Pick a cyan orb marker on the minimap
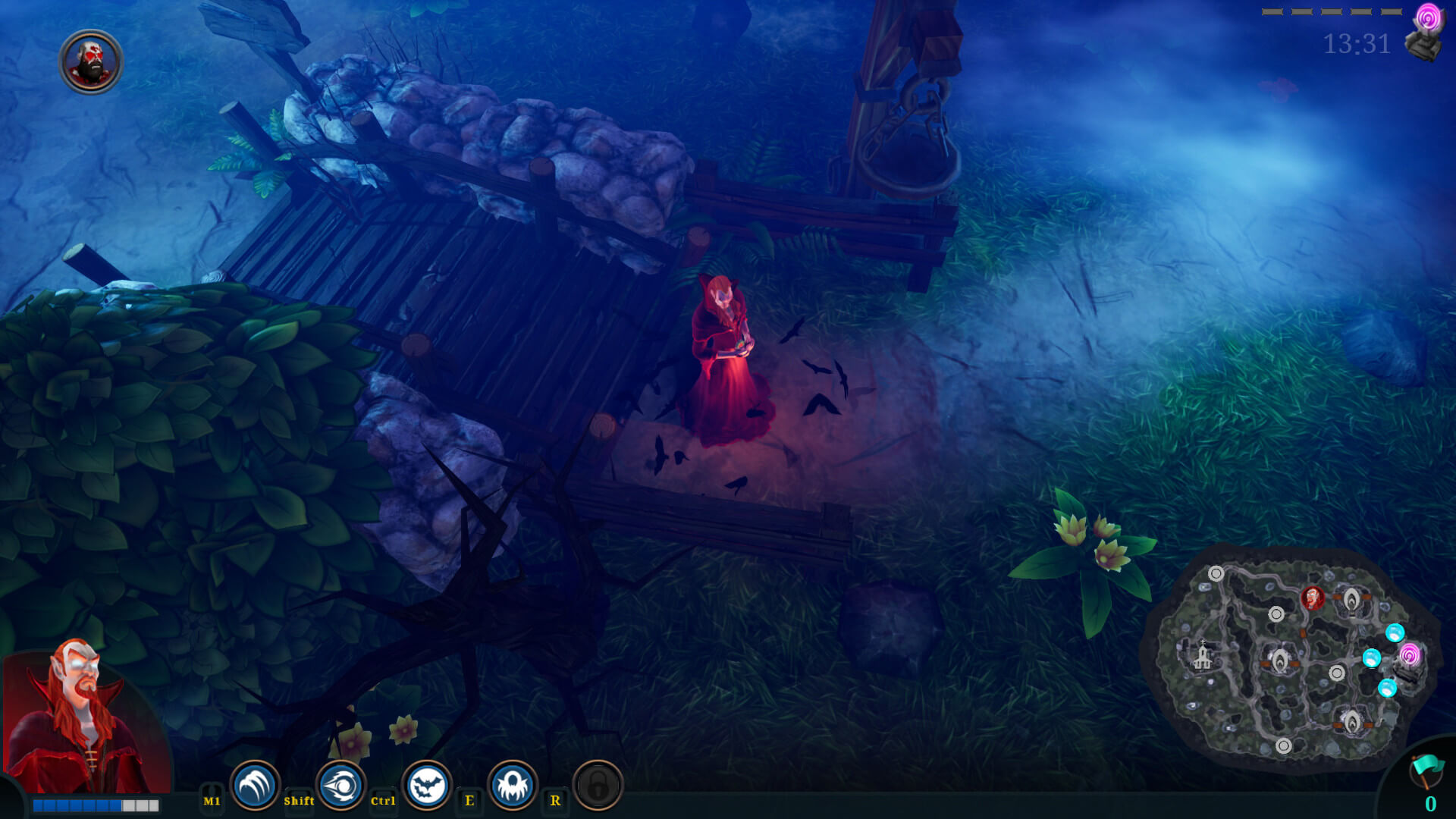The height and width of the screenshot is (819, 1456). pos(1395,634)
